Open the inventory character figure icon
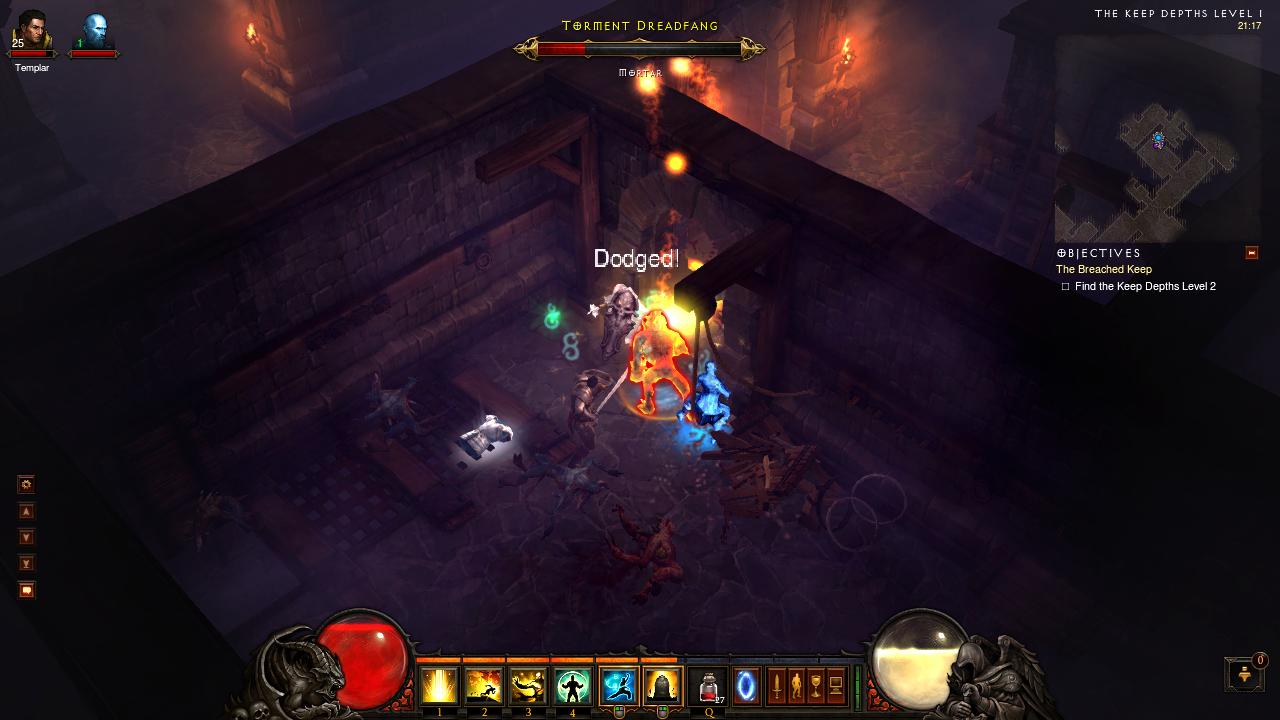Viewport: 1280px width, 720px height. click(x=796, y=686)
